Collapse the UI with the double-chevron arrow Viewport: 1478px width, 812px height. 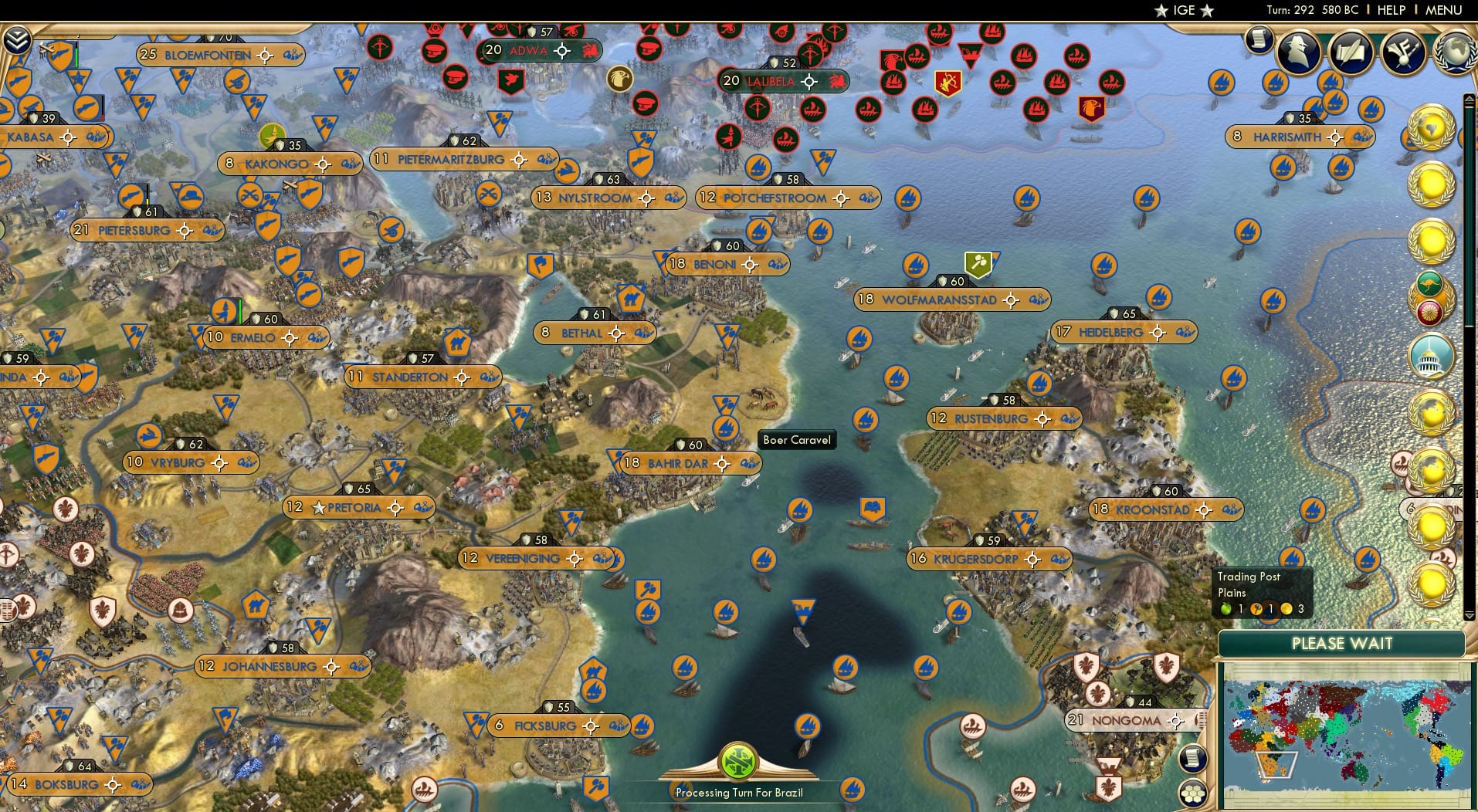[x=17, y=39]
